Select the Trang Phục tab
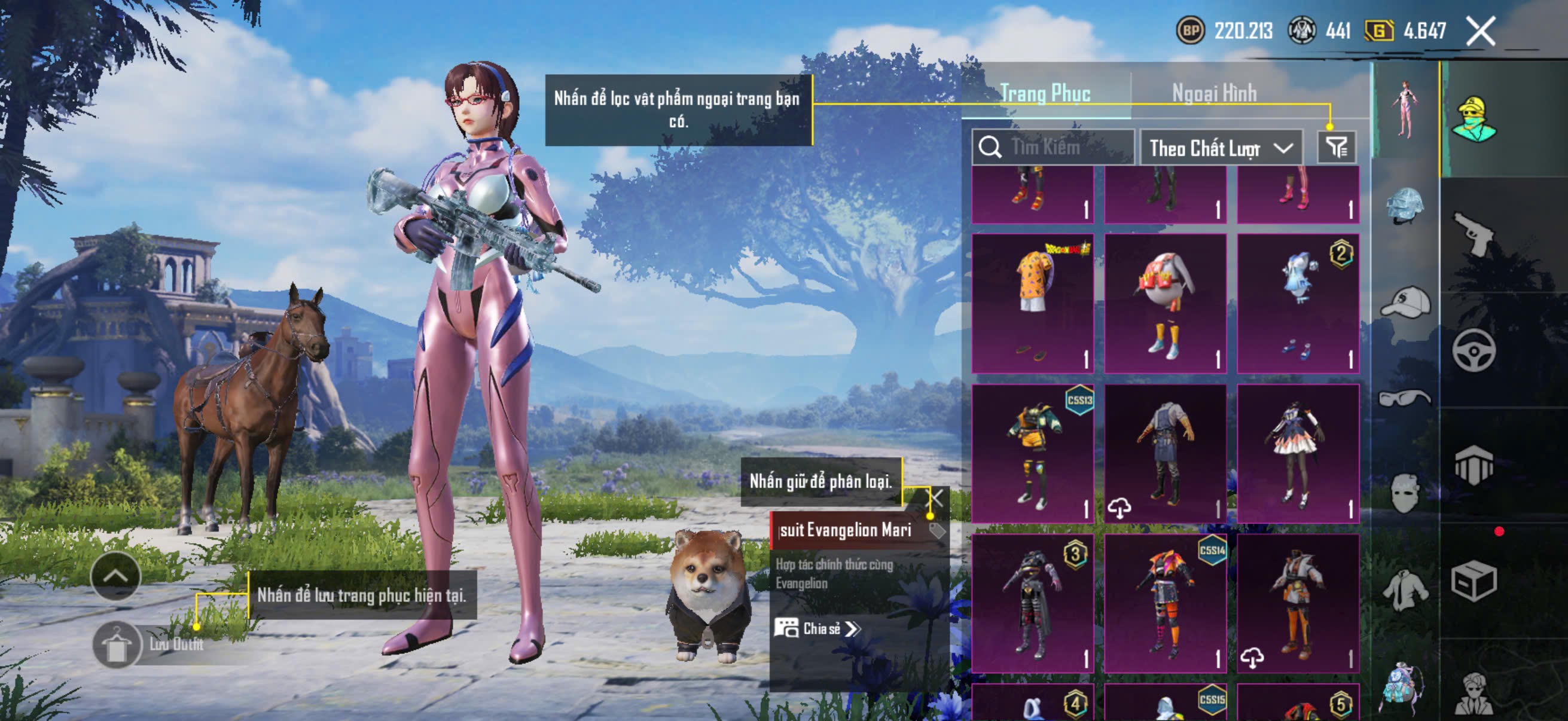The width and height of the screenshot is (1568, 721). (1045, 93)
